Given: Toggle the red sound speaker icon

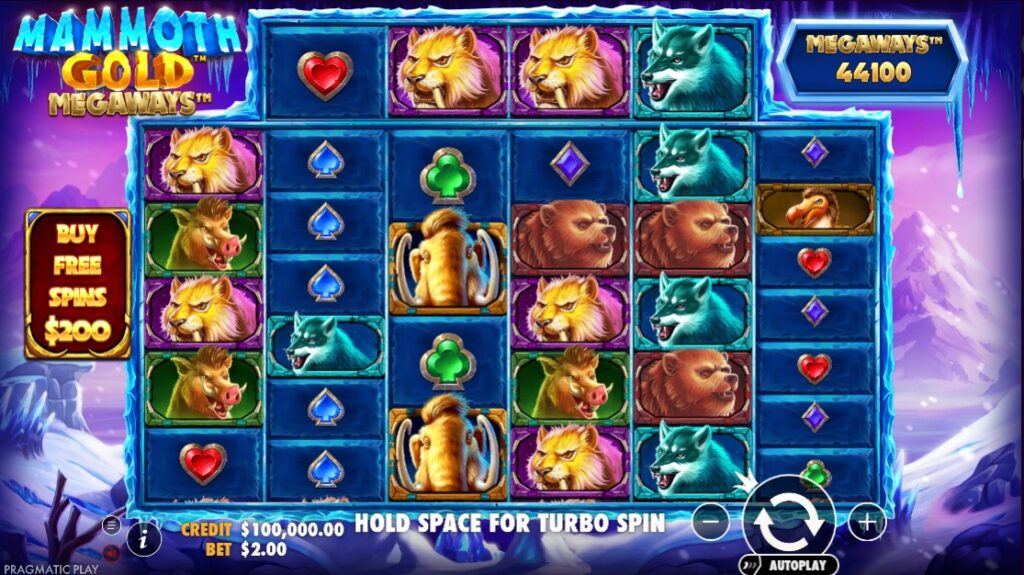Looking at the screenshot, I should click(111, 551).
